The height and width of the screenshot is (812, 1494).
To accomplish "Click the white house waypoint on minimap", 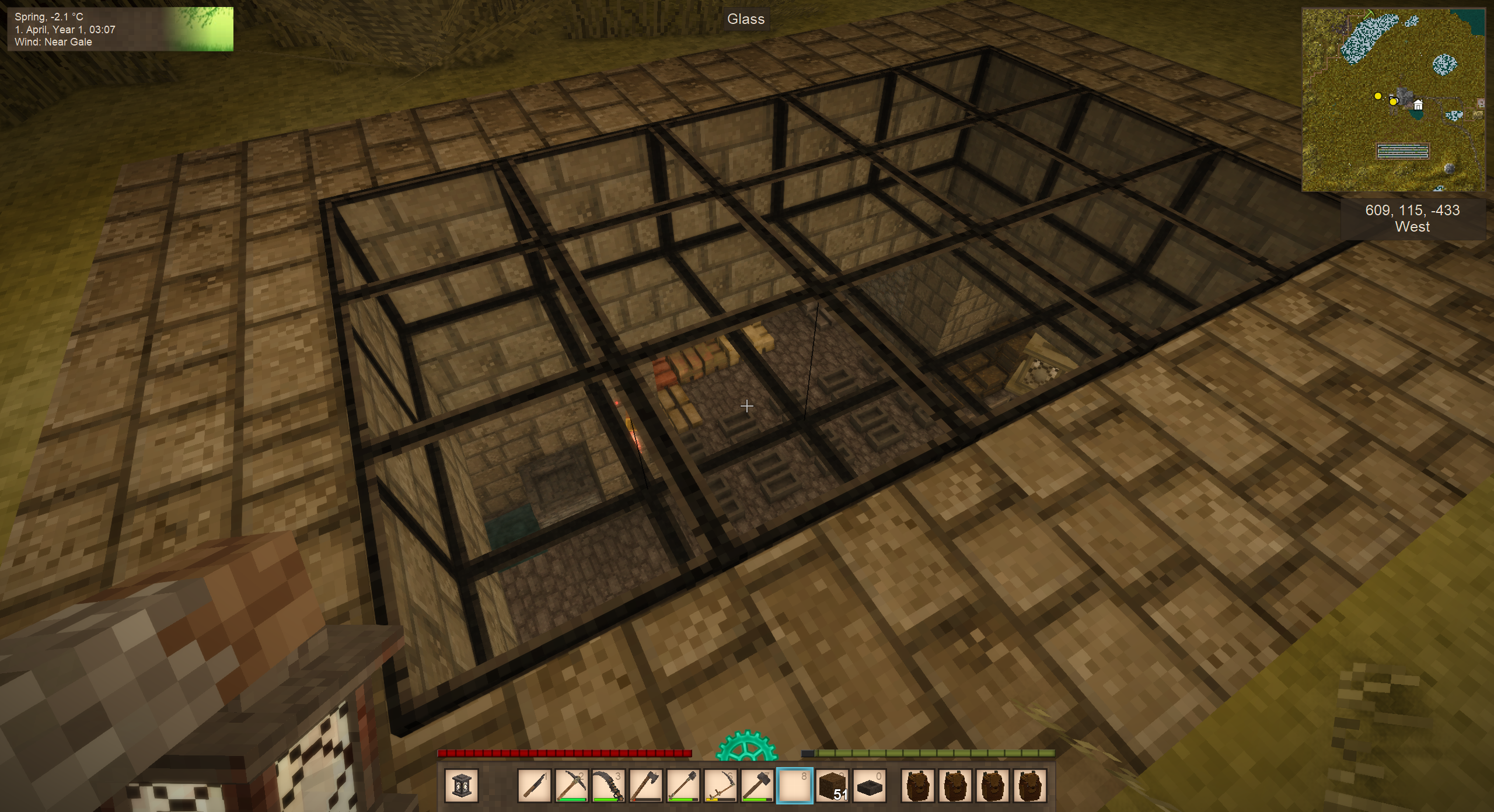I will [1418, 105].
